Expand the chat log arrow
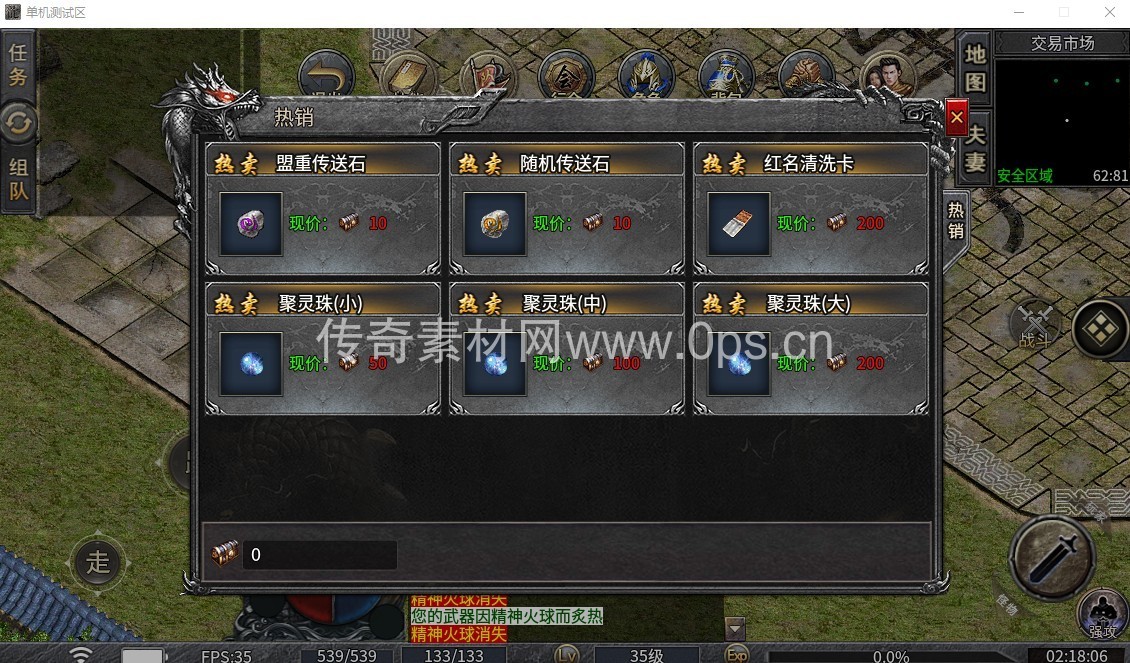The image size is (1130, 663). click(735, 629)
